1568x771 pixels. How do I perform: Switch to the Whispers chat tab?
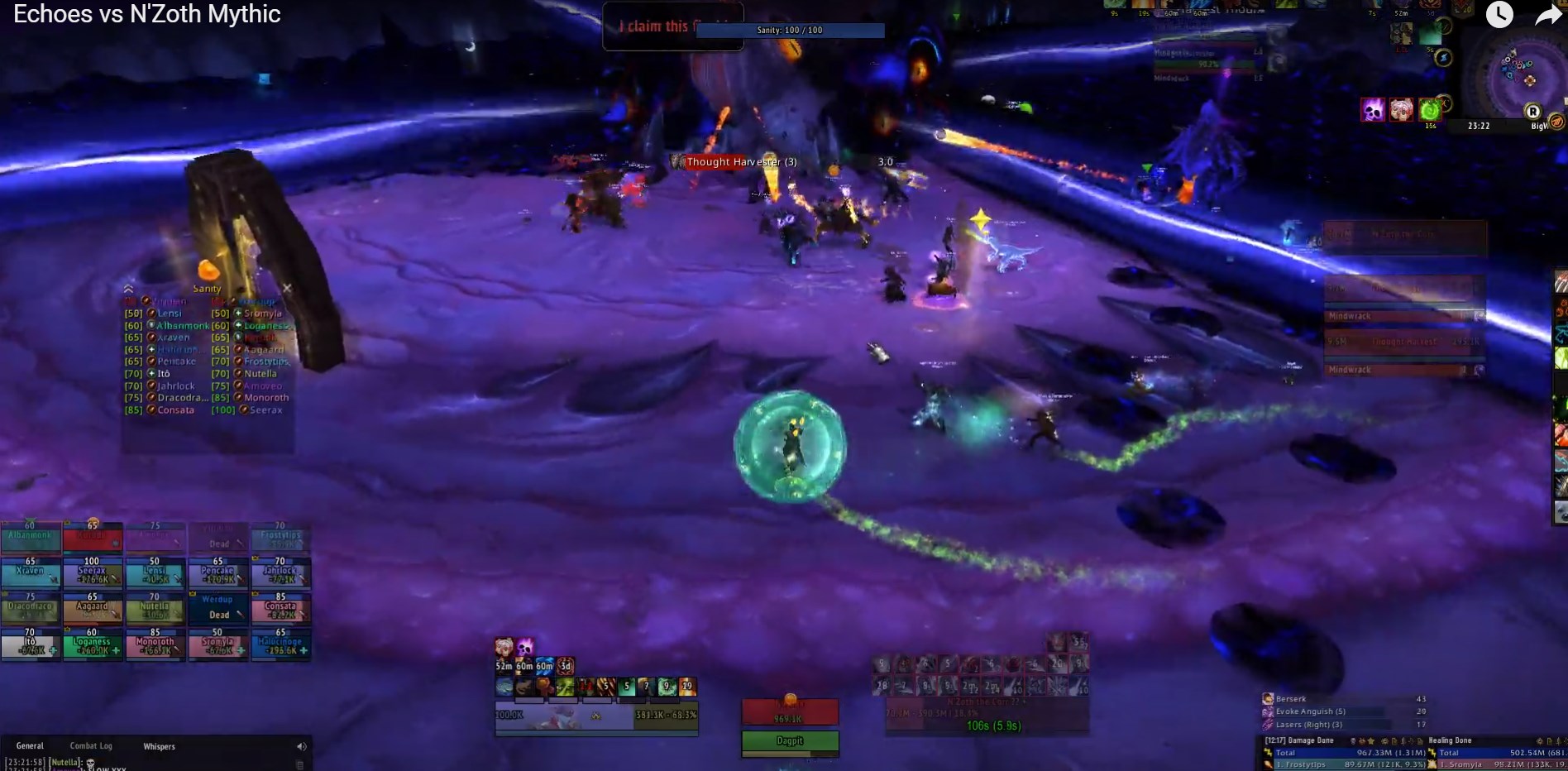[159, 745]
